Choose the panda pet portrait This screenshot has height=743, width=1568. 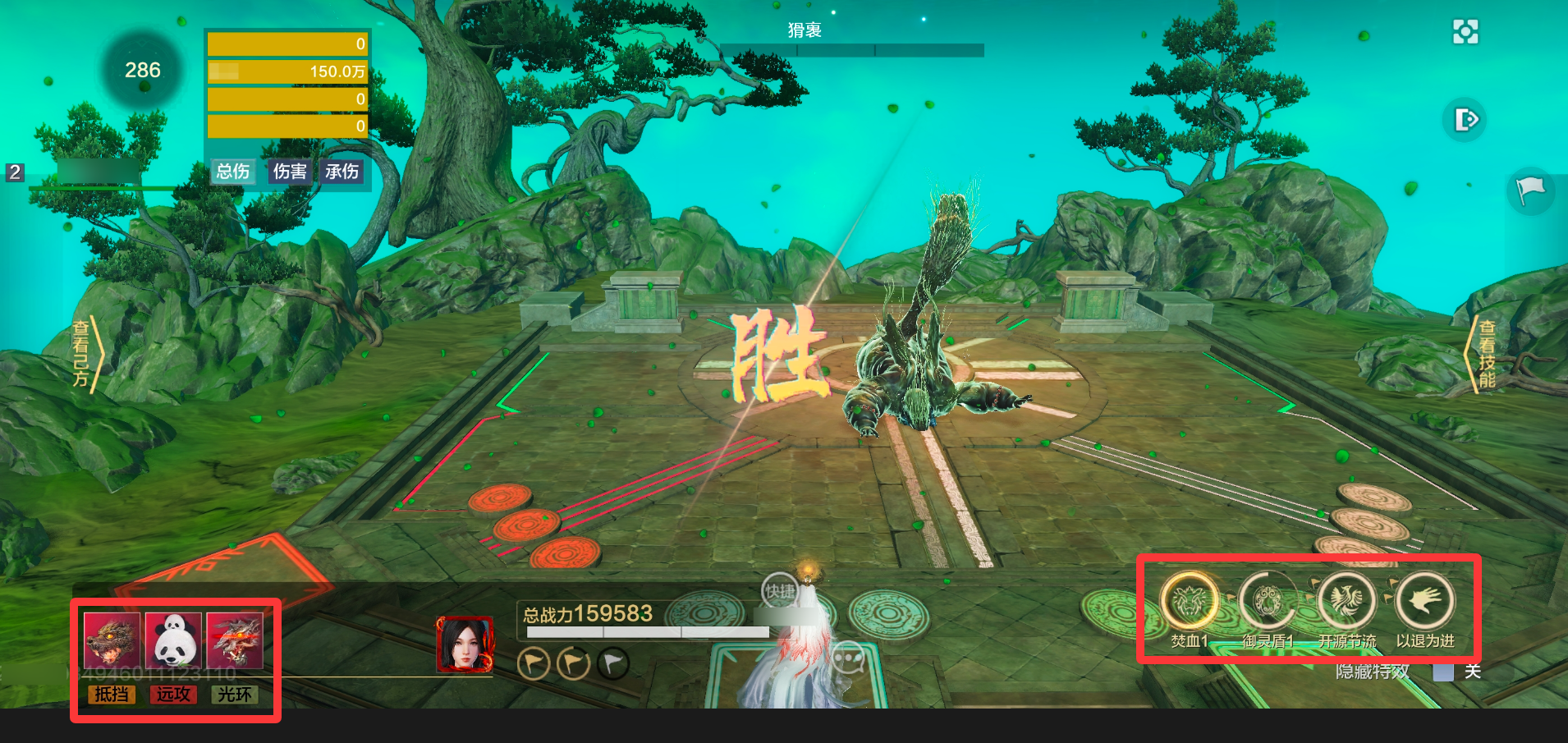[173, 640]
